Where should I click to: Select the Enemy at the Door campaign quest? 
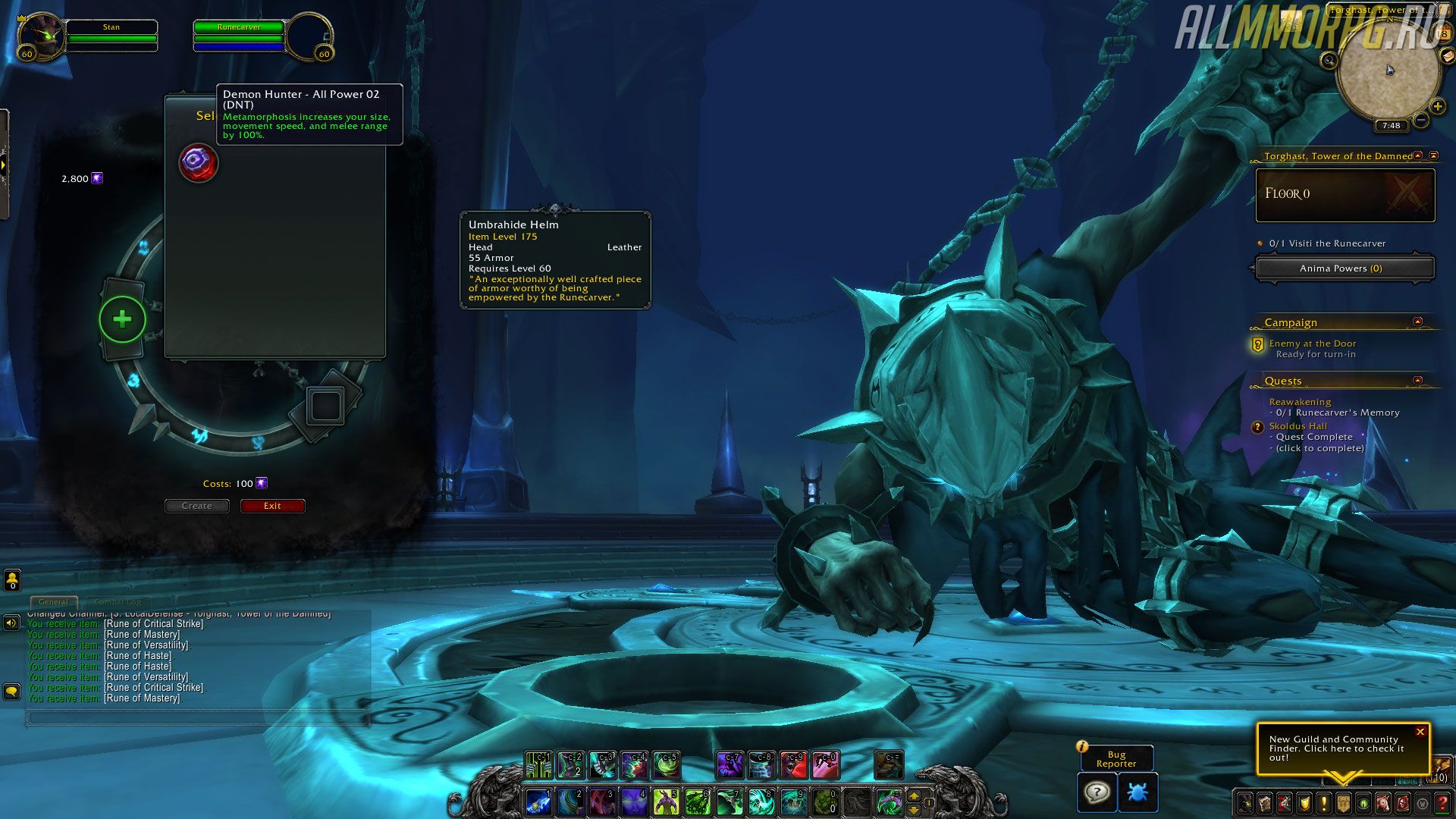[x=1312, y=344]
